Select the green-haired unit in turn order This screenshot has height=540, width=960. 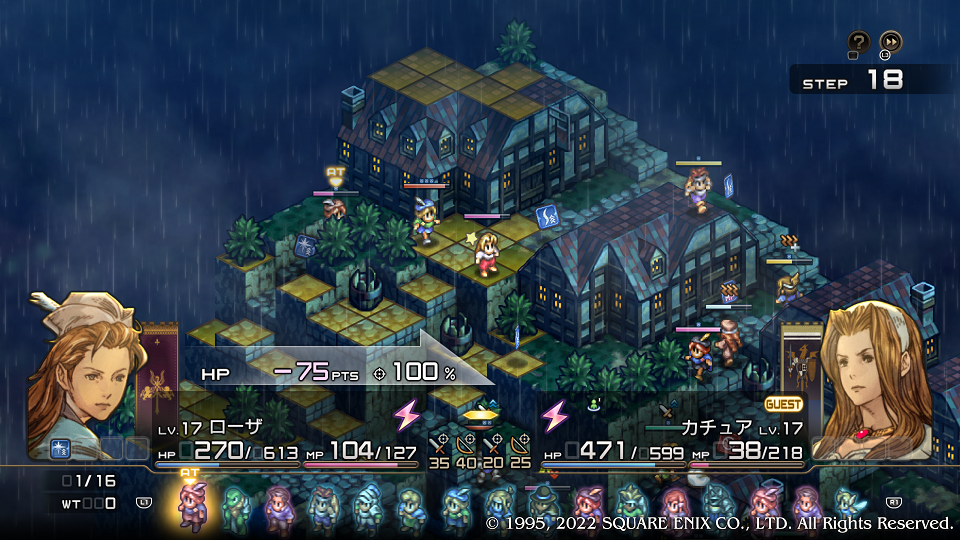pyautogui.click(x=233, y=505)
